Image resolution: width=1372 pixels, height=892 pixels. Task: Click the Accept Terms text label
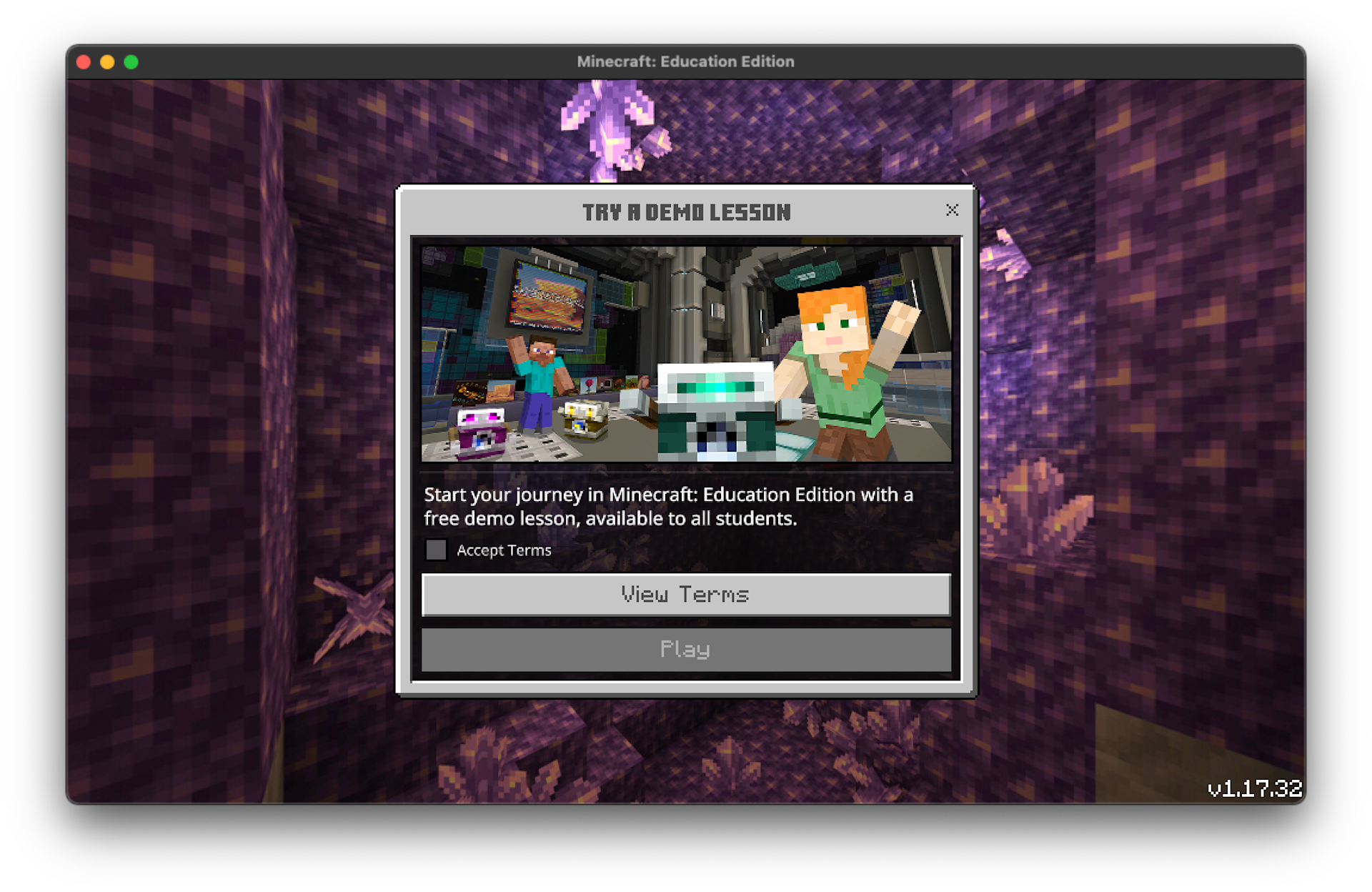click(x=504, y=550)
